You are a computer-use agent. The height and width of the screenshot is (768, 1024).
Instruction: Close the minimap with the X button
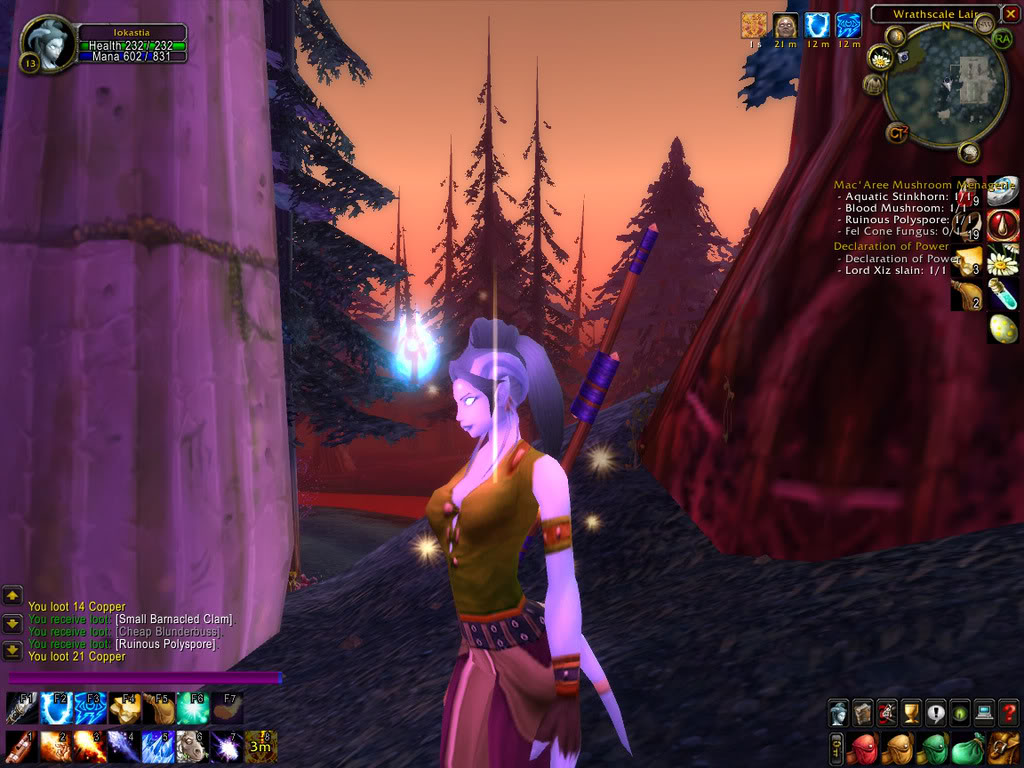point(1010,14)
